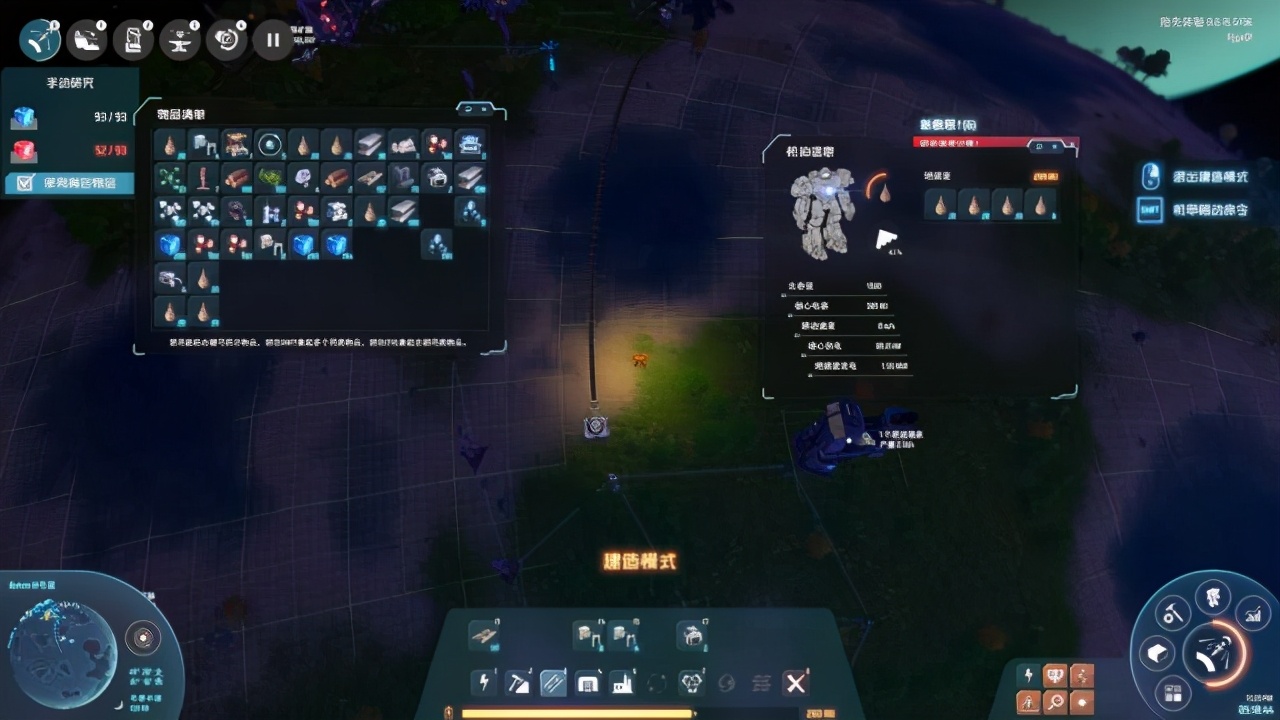1280x720 pixels.
Task: Click the recycle arrow atop the inventory panel
Action: [x=468, y=109]
